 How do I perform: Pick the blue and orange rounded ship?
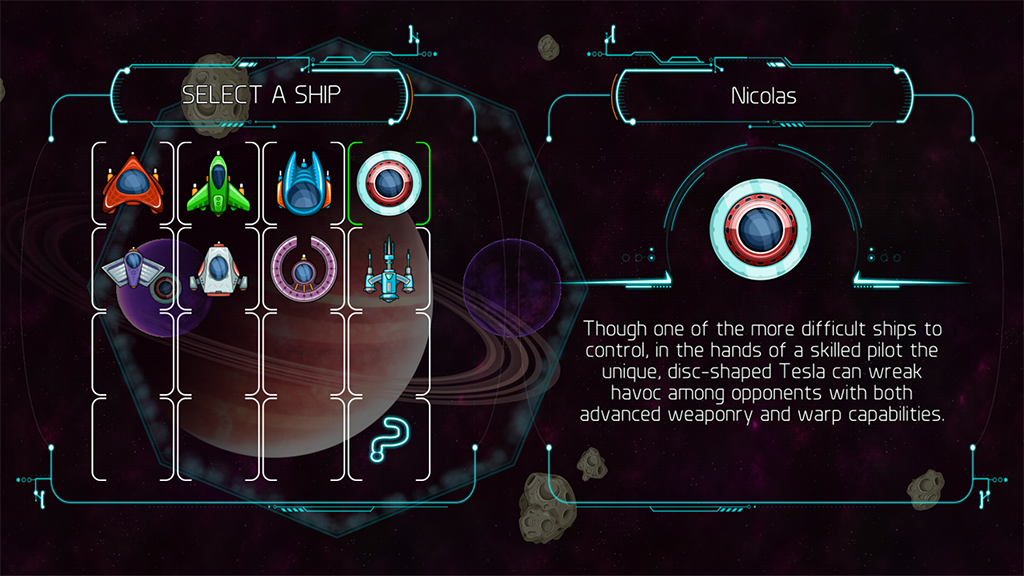302,183
